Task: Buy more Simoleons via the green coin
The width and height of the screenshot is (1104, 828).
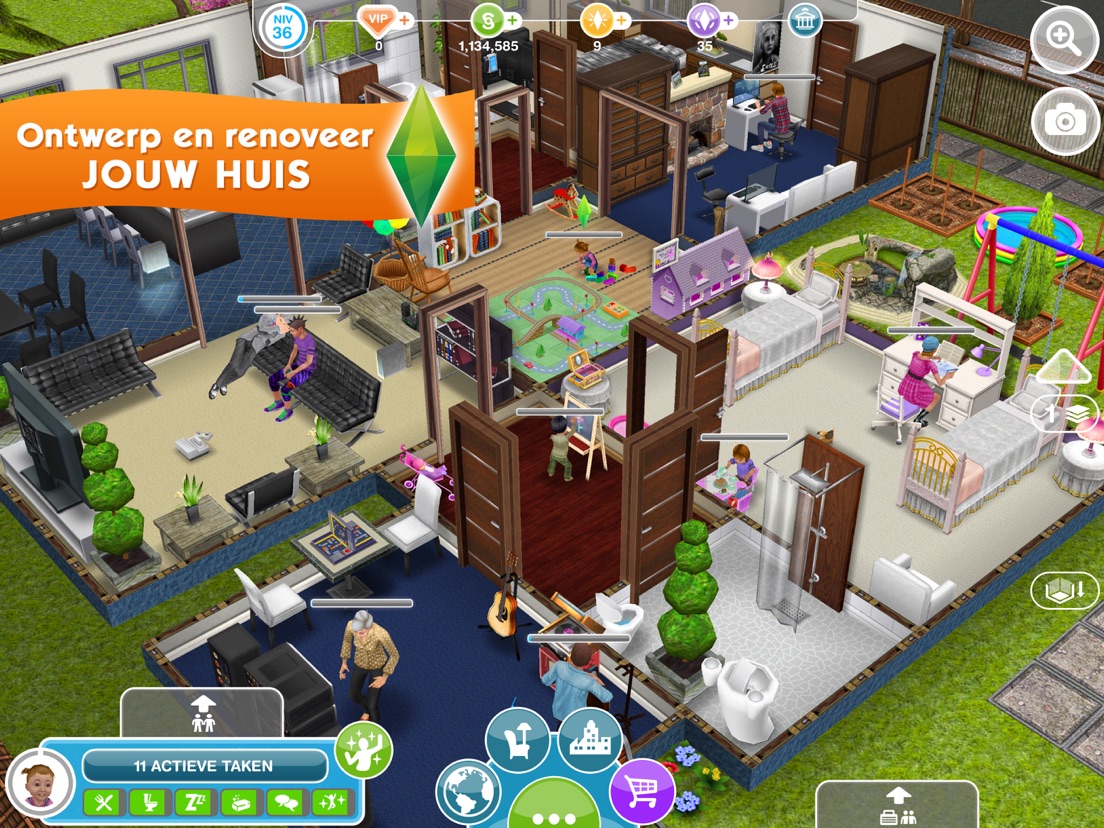Action: [489, 20]
